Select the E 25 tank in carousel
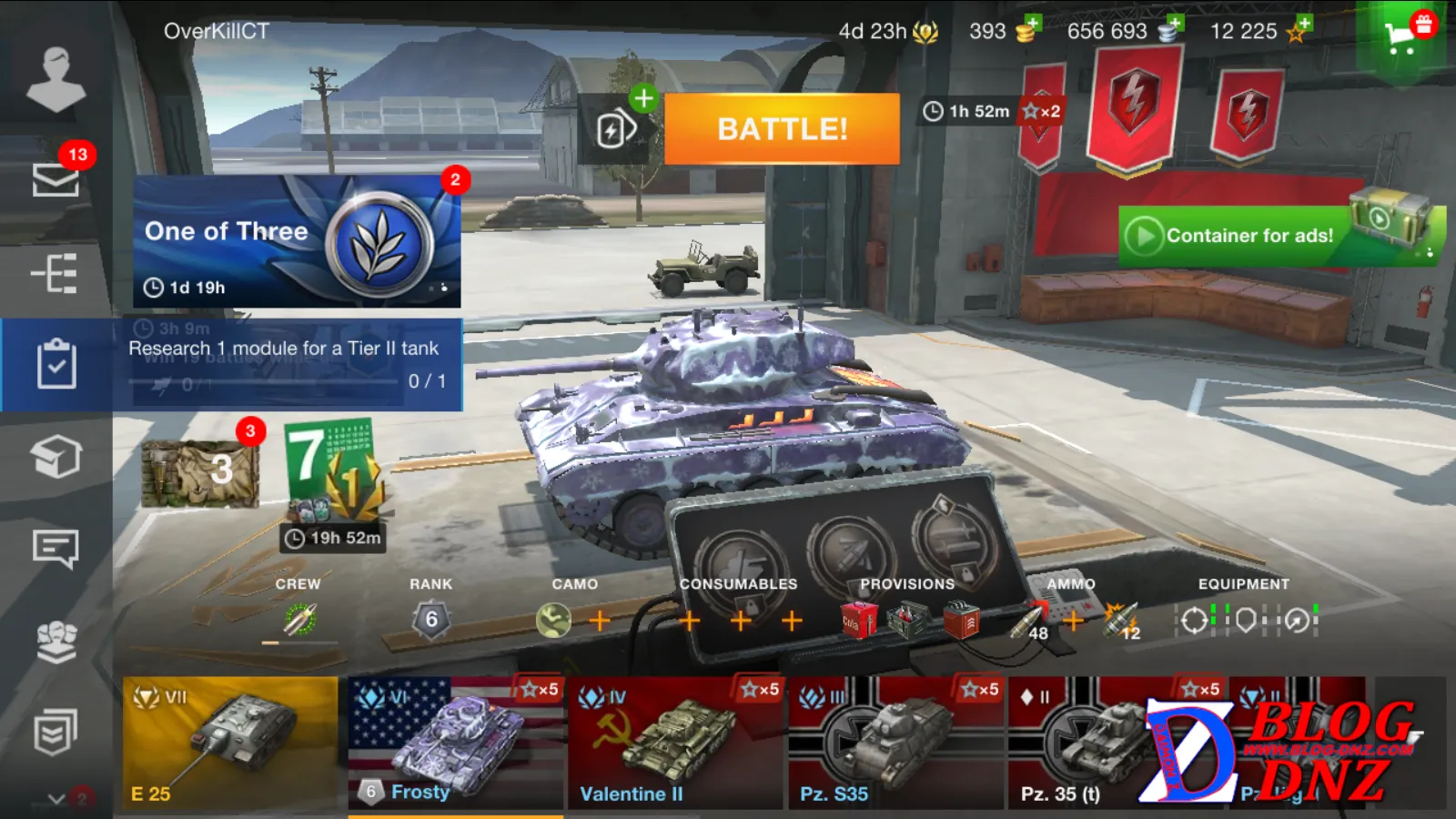Viewport: 1456px width, 819px height. click(230, 743)
